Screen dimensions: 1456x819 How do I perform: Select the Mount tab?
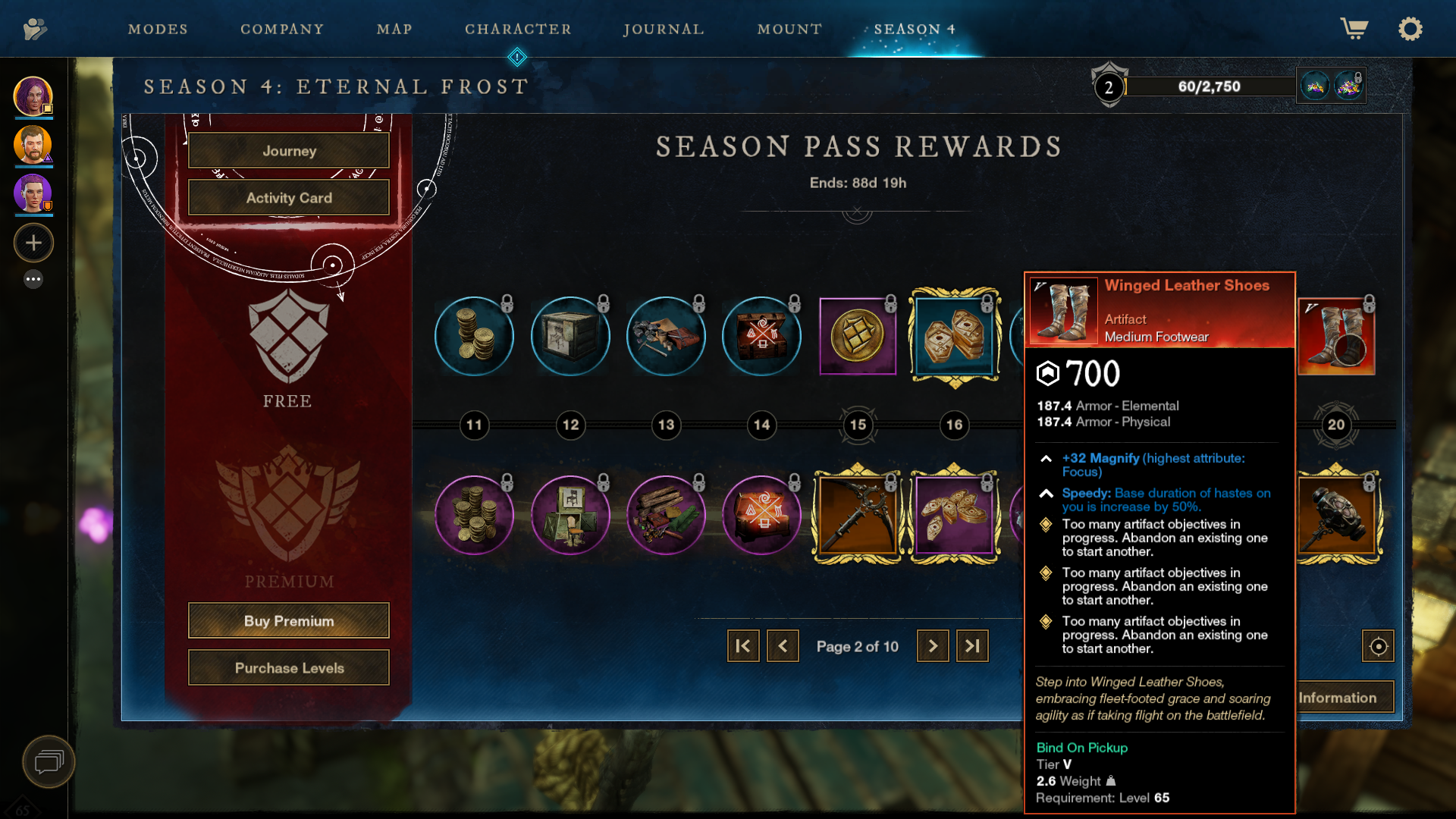pos(789,30)
